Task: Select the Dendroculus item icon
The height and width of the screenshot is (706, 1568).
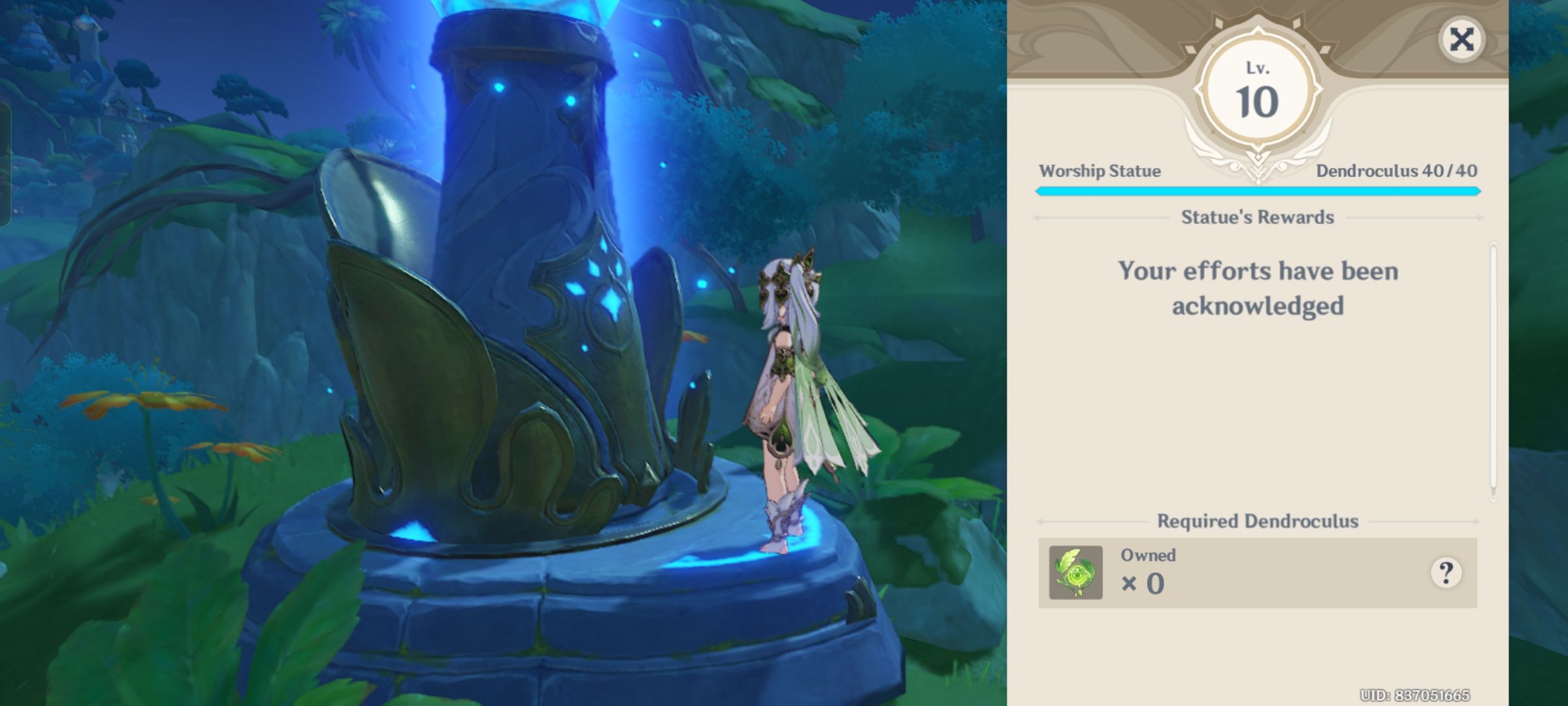Action: click(1077, 572)
